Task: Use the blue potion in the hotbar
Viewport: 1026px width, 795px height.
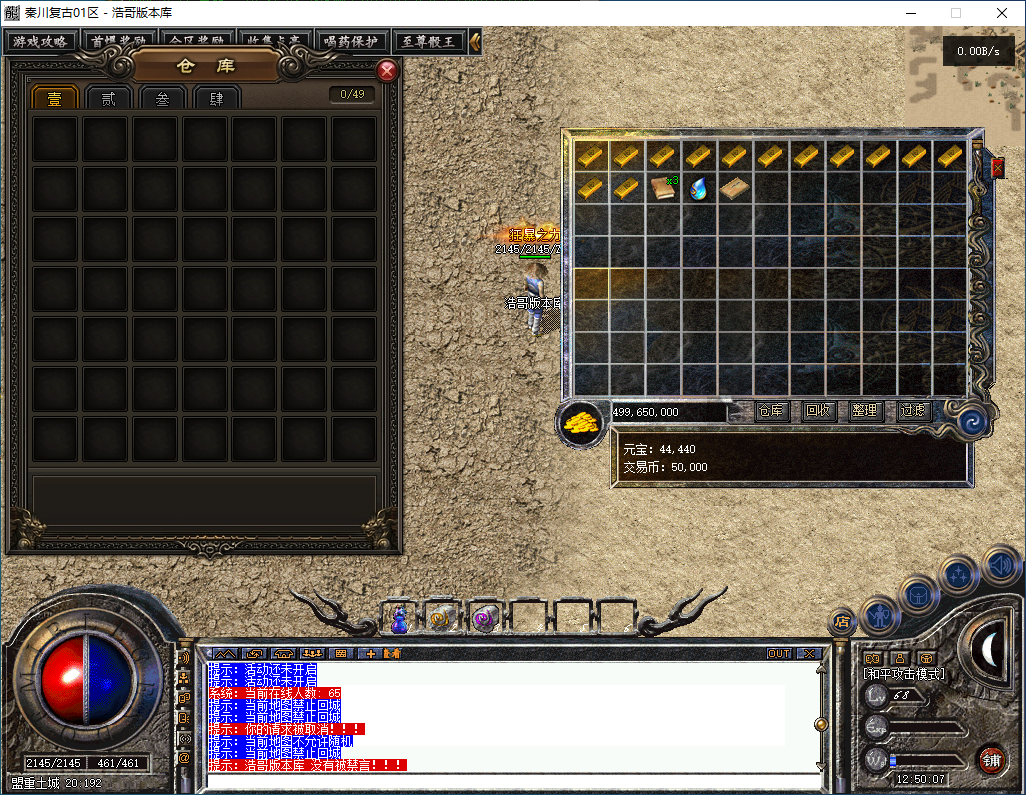Action: tap(399, 621)
